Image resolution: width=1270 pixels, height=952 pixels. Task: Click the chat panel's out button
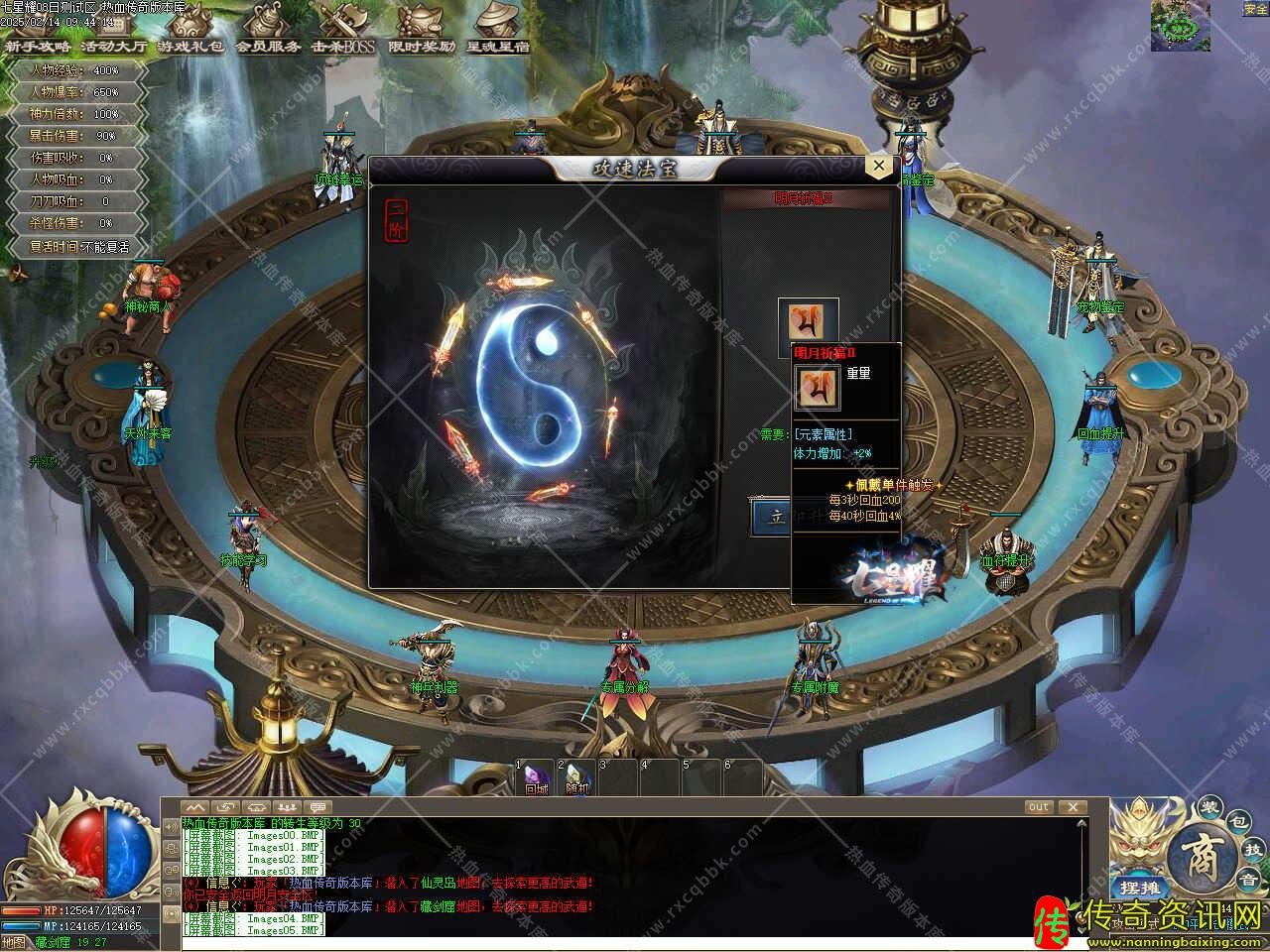(1039, 807)
